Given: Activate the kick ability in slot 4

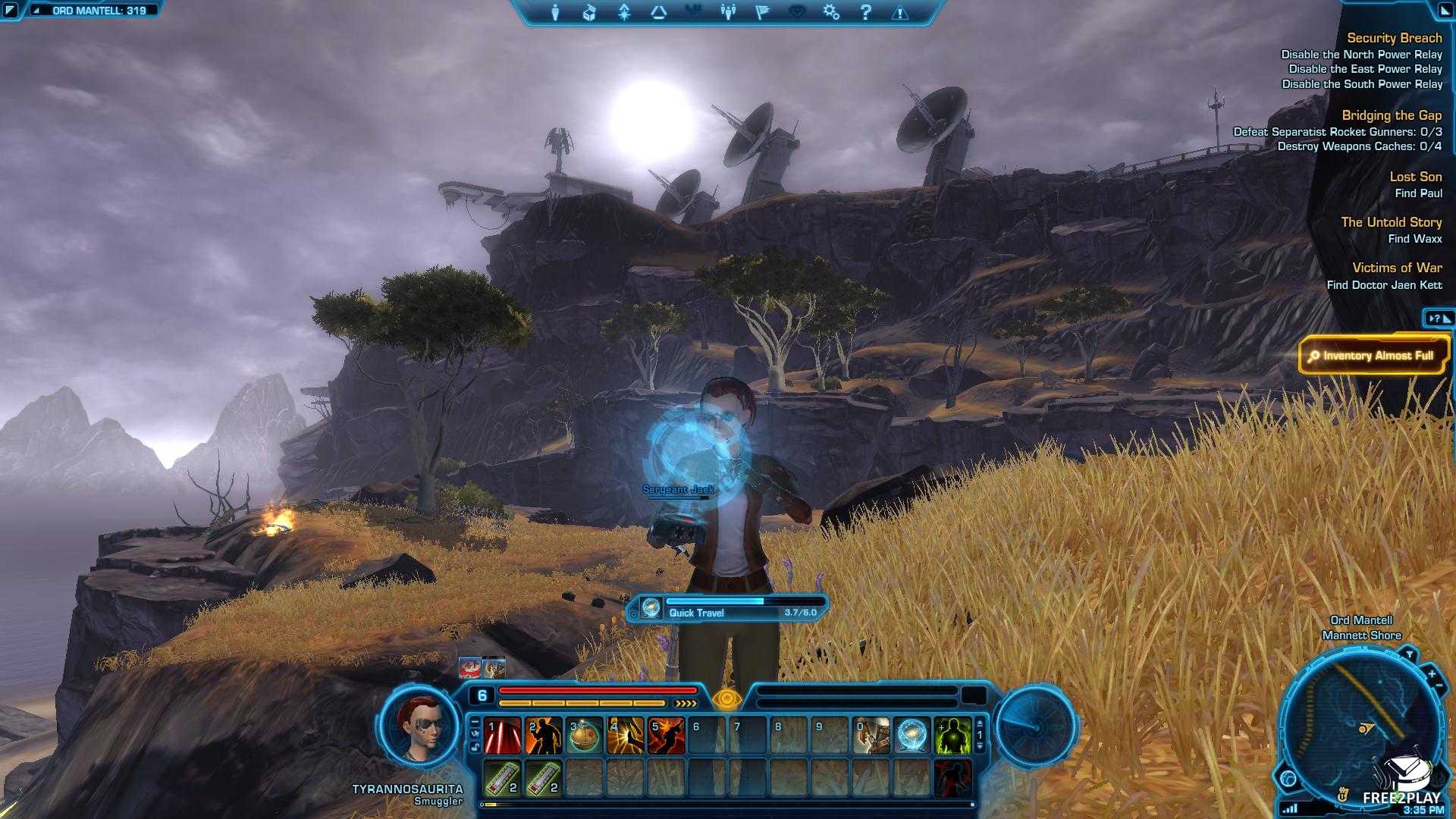Looking at the screenshot, I should point(626,736).
